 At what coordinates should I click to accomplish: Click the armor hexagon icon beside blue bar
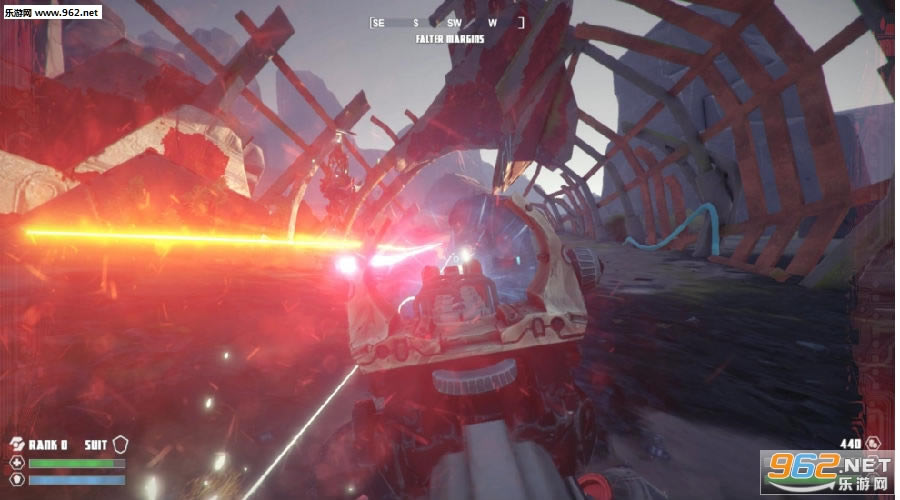click(x=17, y=479)
